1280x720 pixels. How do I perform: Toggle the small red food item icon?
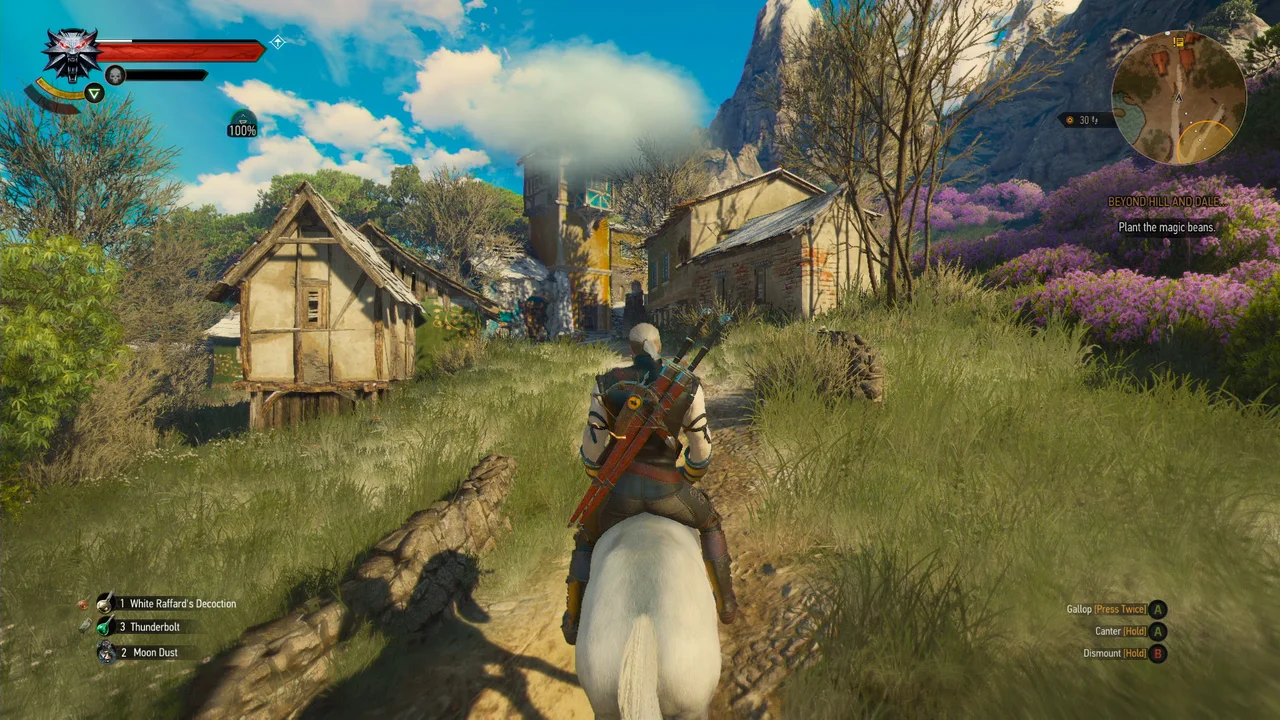click(x=83, y=603)
